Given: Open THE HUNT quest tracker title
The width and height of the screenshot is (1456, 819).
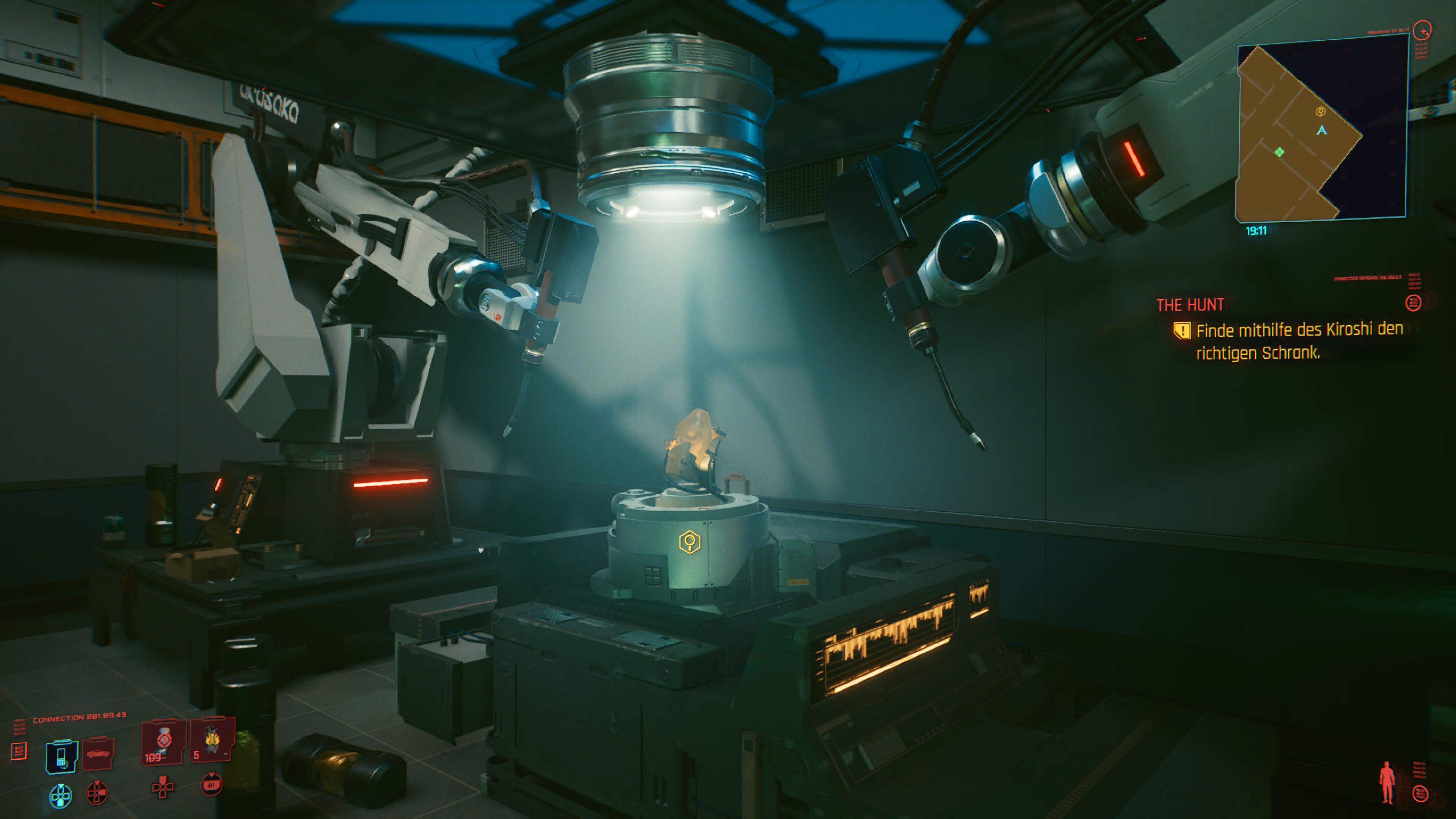Looking at the screenshot, I should (1190, 305).
